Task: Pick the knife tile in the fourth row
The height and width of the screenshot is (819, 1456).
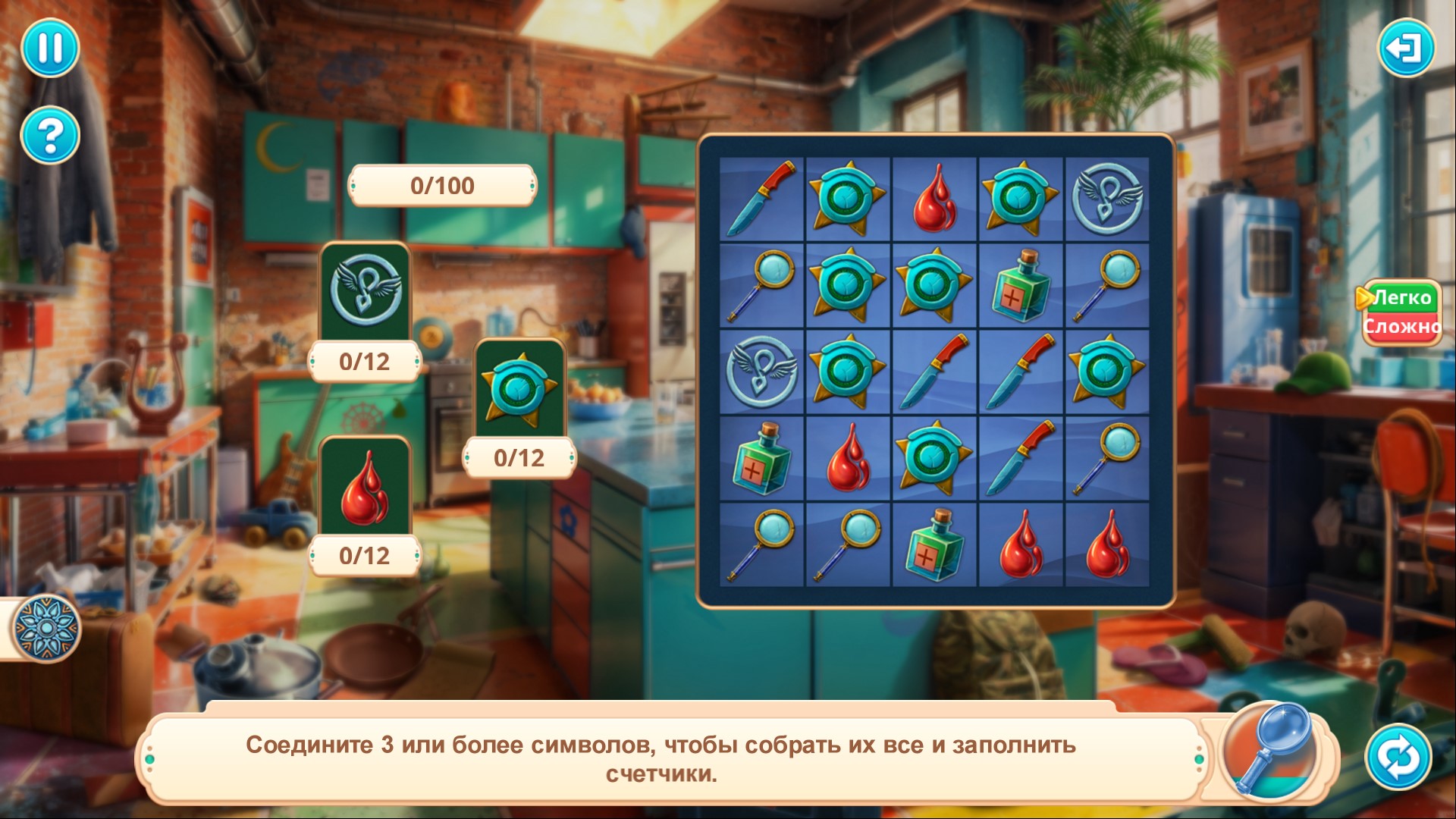Action: 1021,458
